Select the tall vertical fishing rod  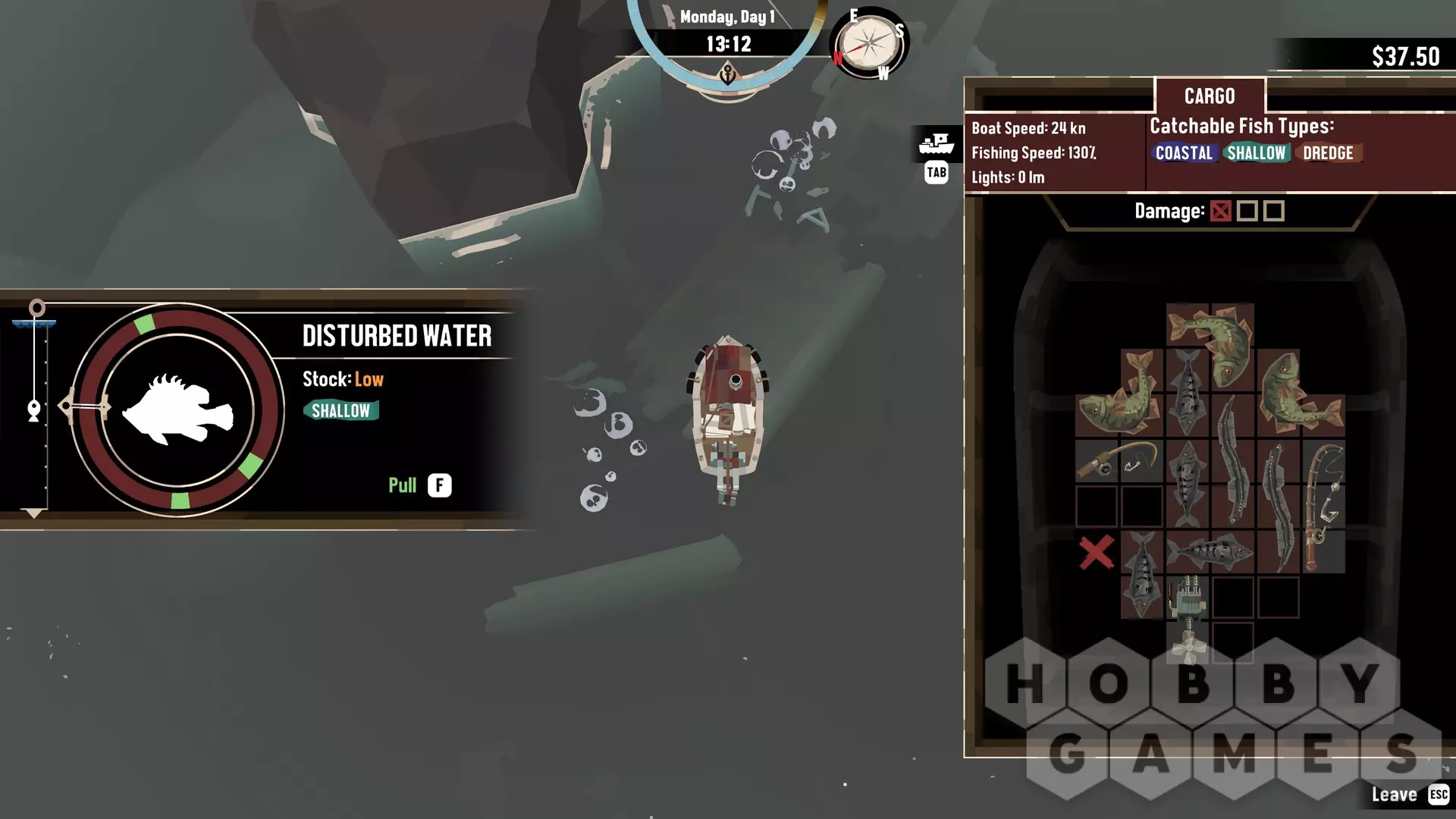[x=1323, y=505]
